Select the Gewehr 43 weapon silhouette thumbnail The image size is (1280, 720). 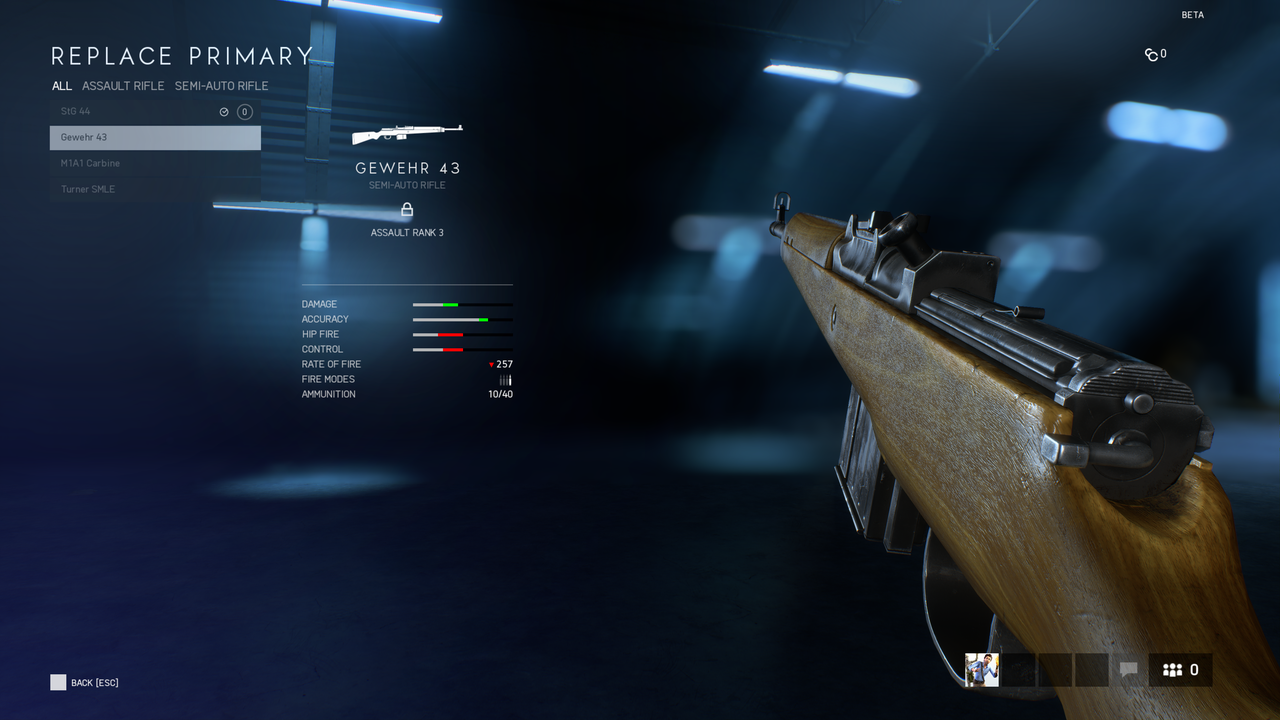click(407, 131)
